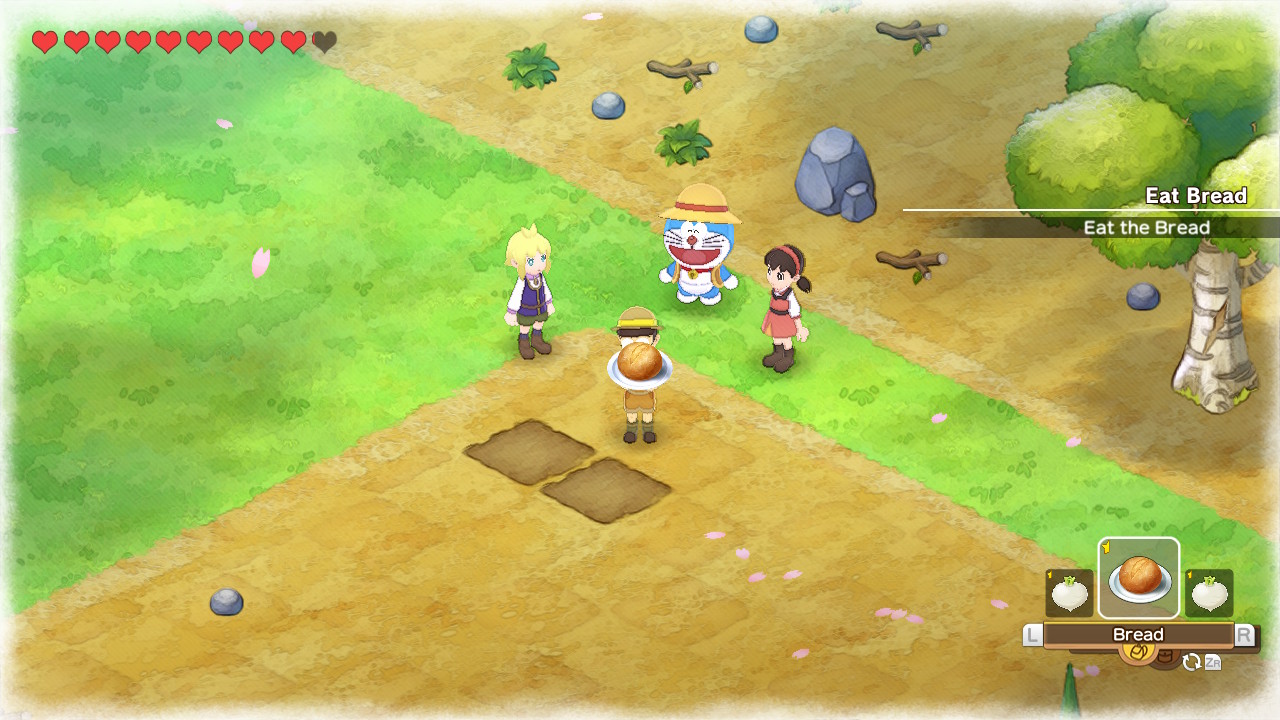The width and height of the screenshot is (1280, 720).
Task: Expand the backpack tab behind the satchel
Action: pyautogui.click(x=1164, y=657)
